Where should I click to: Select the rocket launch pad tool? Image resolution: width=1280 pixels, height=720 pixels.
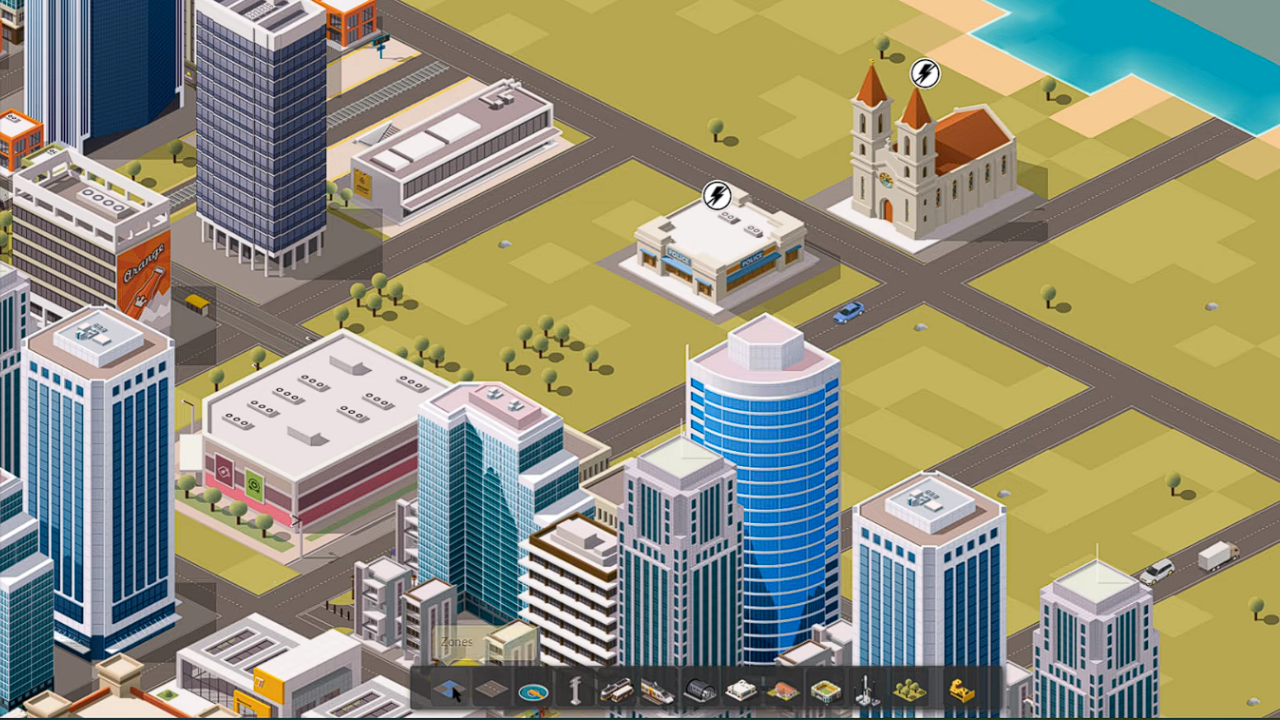coord(866,690)
